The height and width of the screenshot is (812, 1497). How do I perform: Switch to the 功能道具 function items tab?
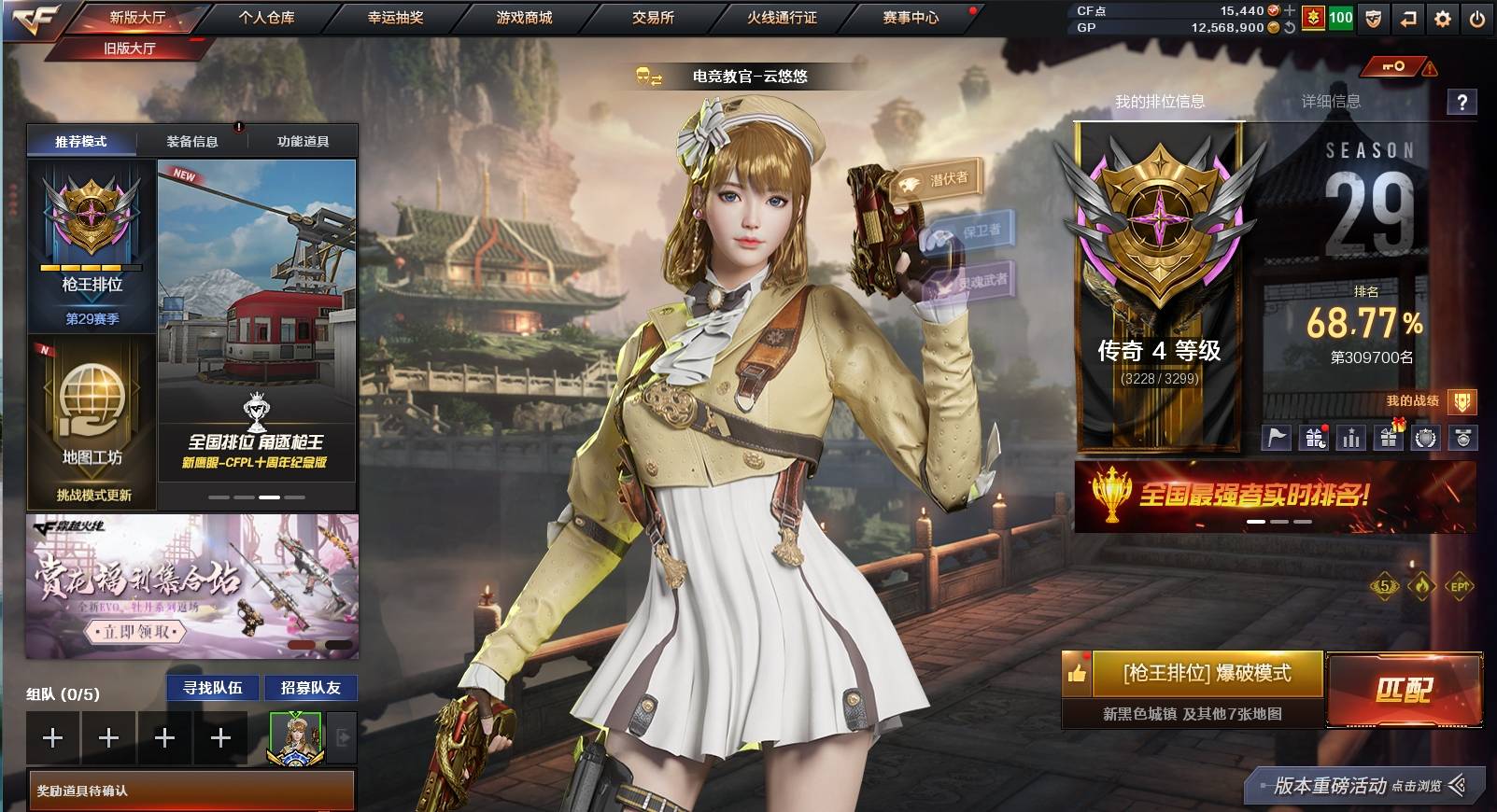303,142
